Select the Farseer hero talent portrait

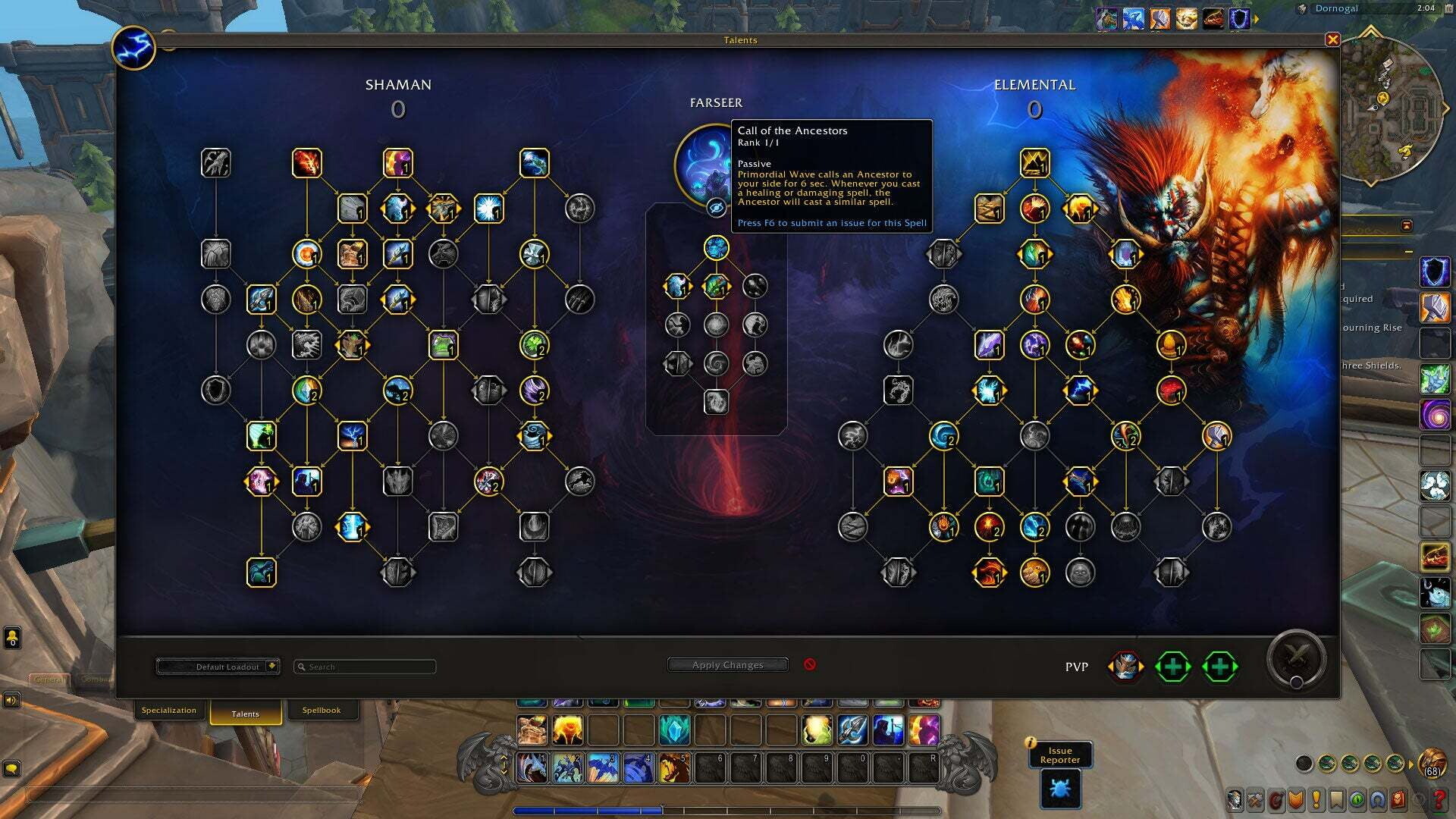click(x=703, y=163)
